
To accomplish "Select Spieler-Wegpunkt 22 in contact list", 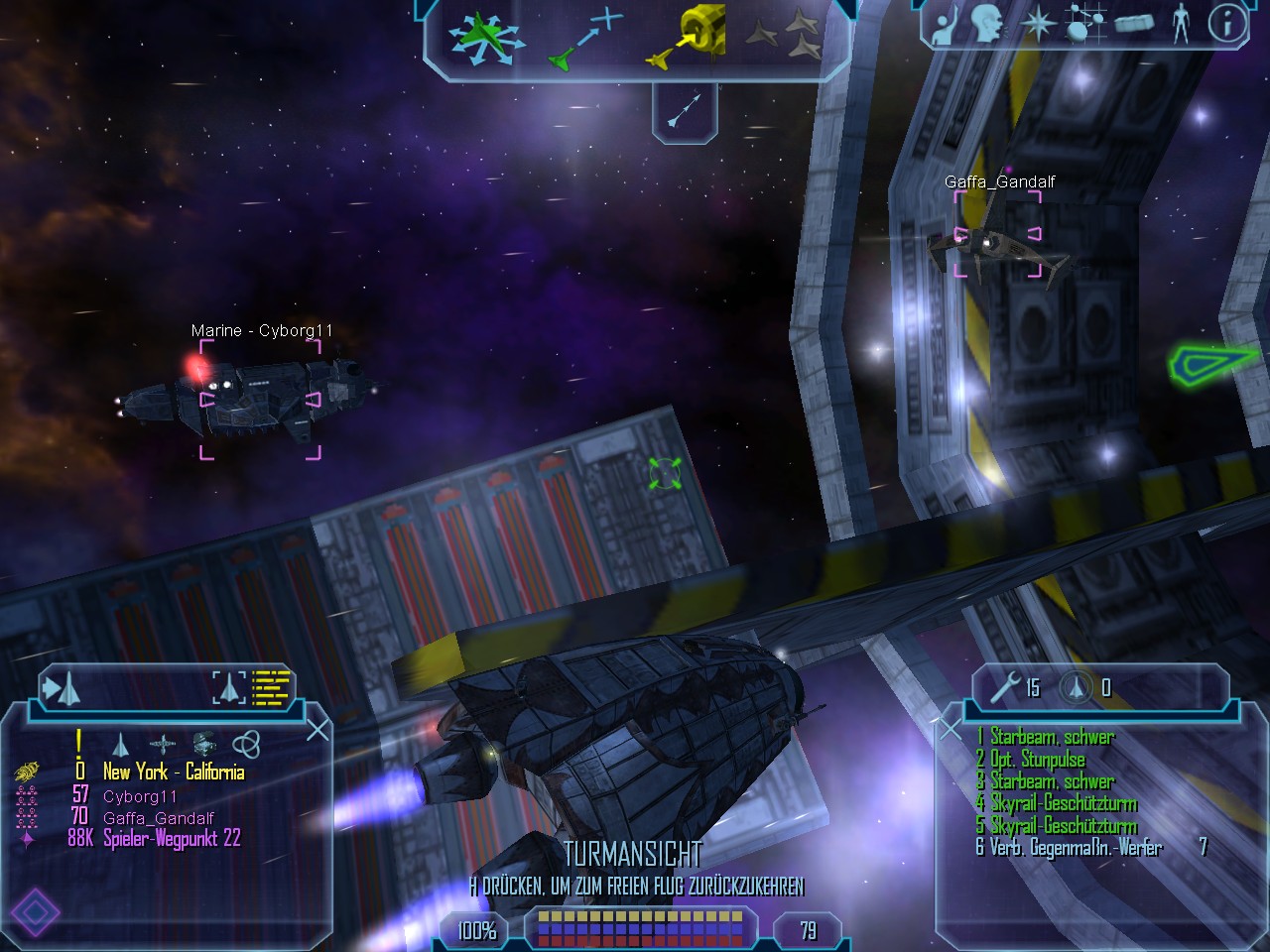I will [172, 839].
